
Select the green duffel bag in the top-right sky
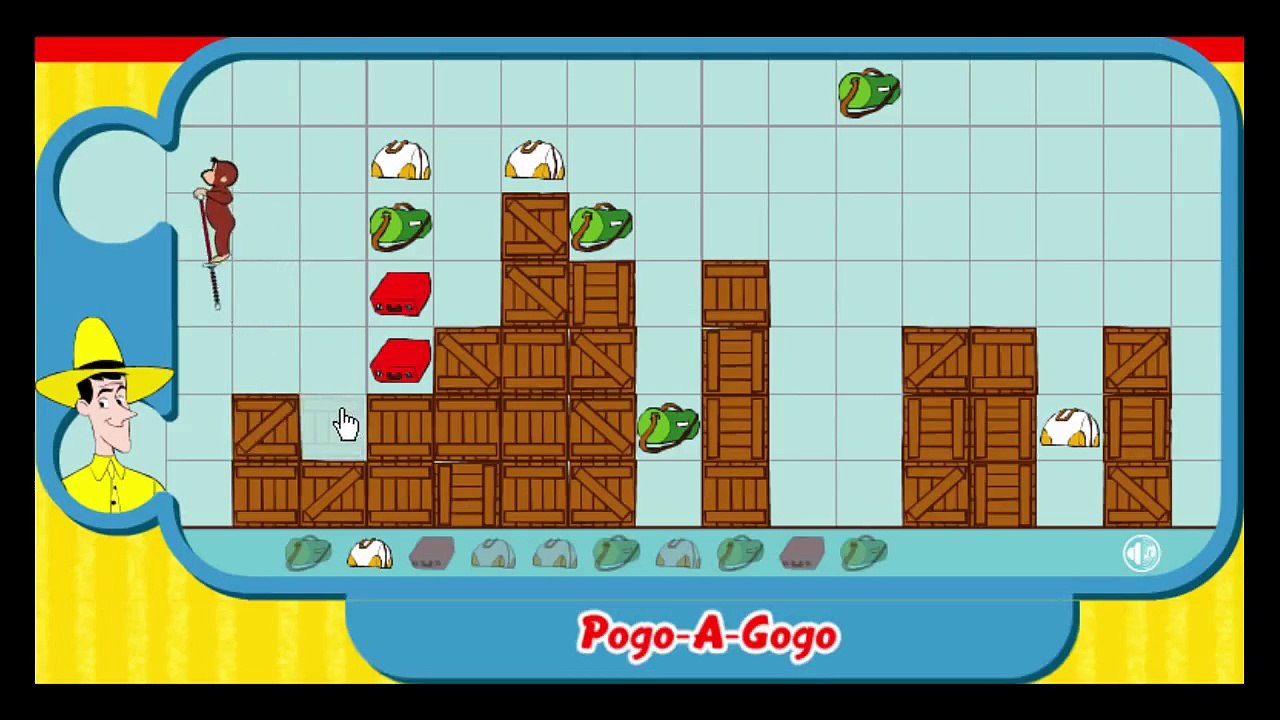(868, 90)
